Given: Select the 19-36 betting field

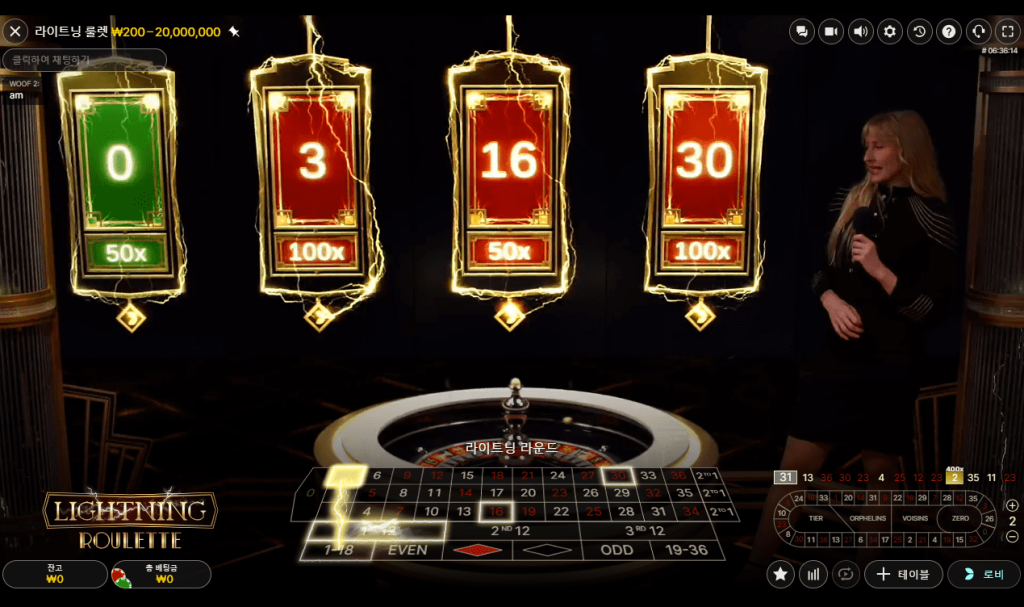Looking at the screenshot, I should (x=687, y=550).
